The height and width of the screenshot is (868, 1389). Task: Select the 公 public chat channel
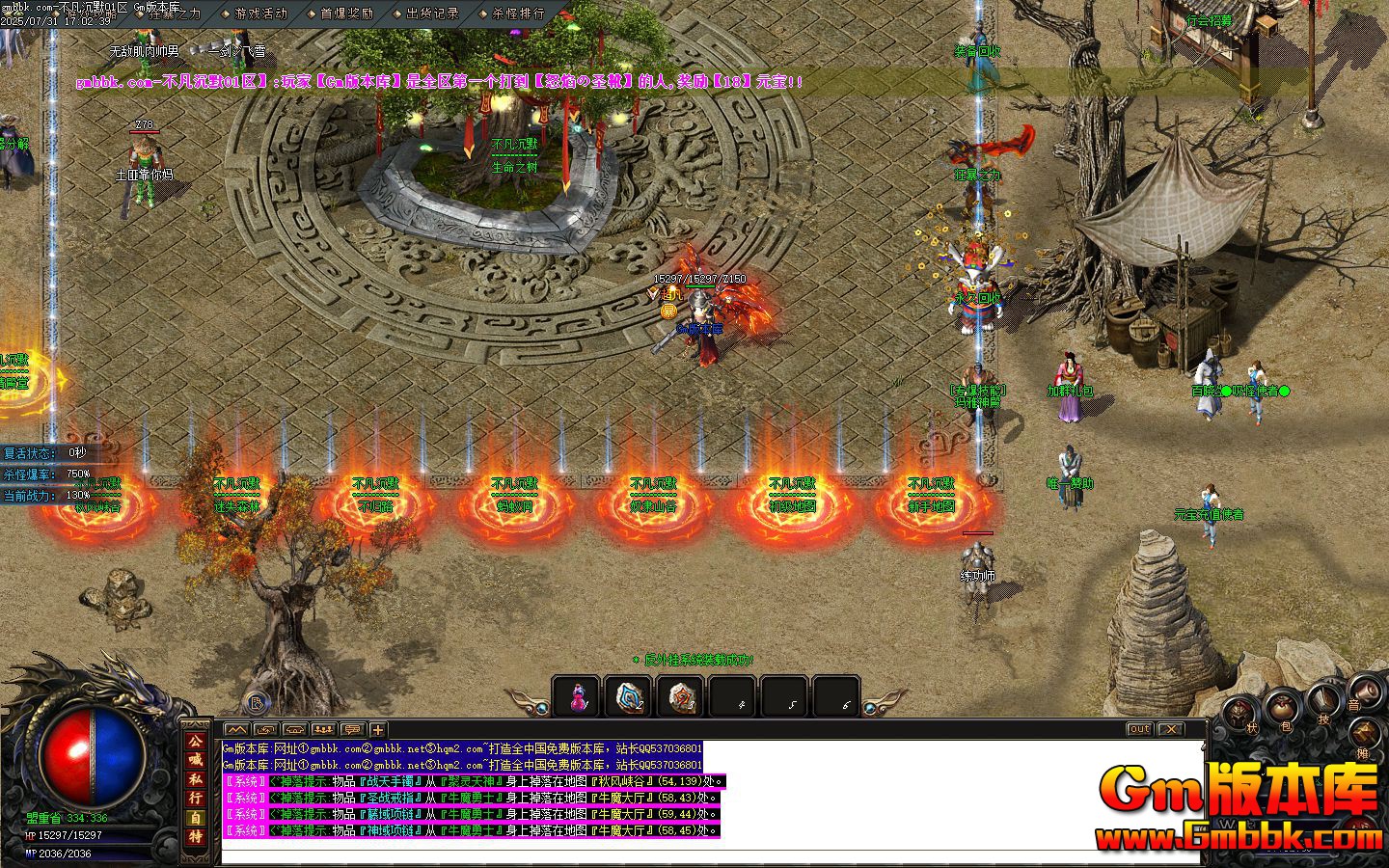pyautogui.click(x=196, y=740)
